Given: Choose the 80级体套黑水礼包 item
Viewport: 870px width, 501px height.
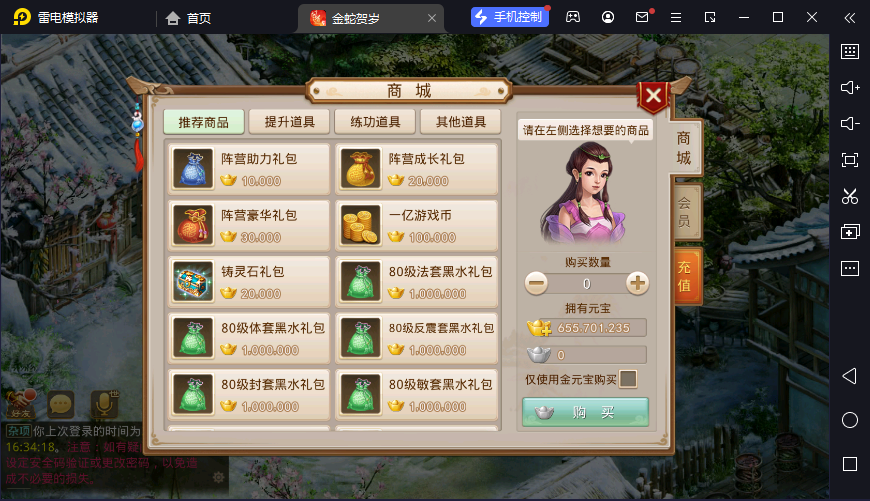Looking at the screenshot, I should 248,338.
